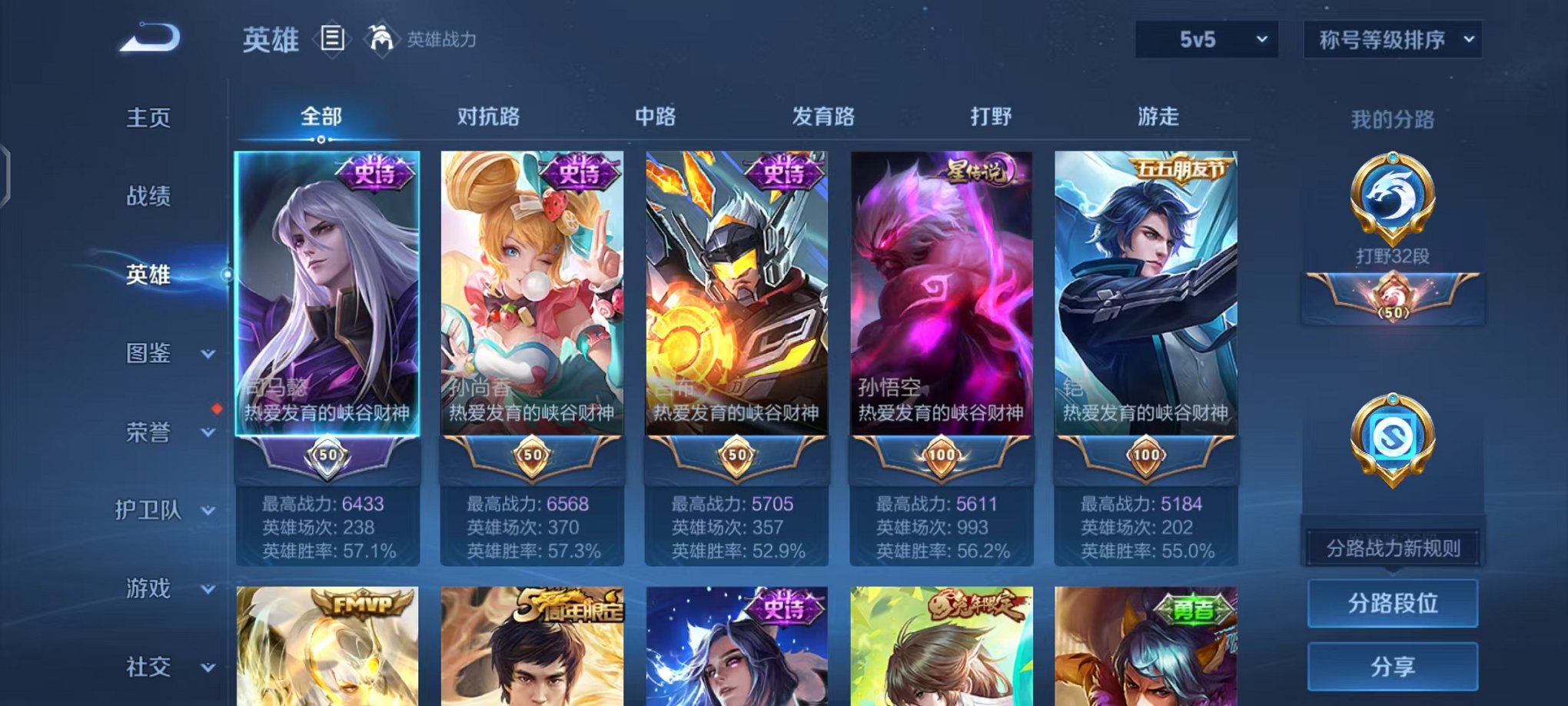Open the hero handbook document icon beside 英雄 title
Image resolution: width=1568 pixels, height=706 pixels.
coord(332,40)
